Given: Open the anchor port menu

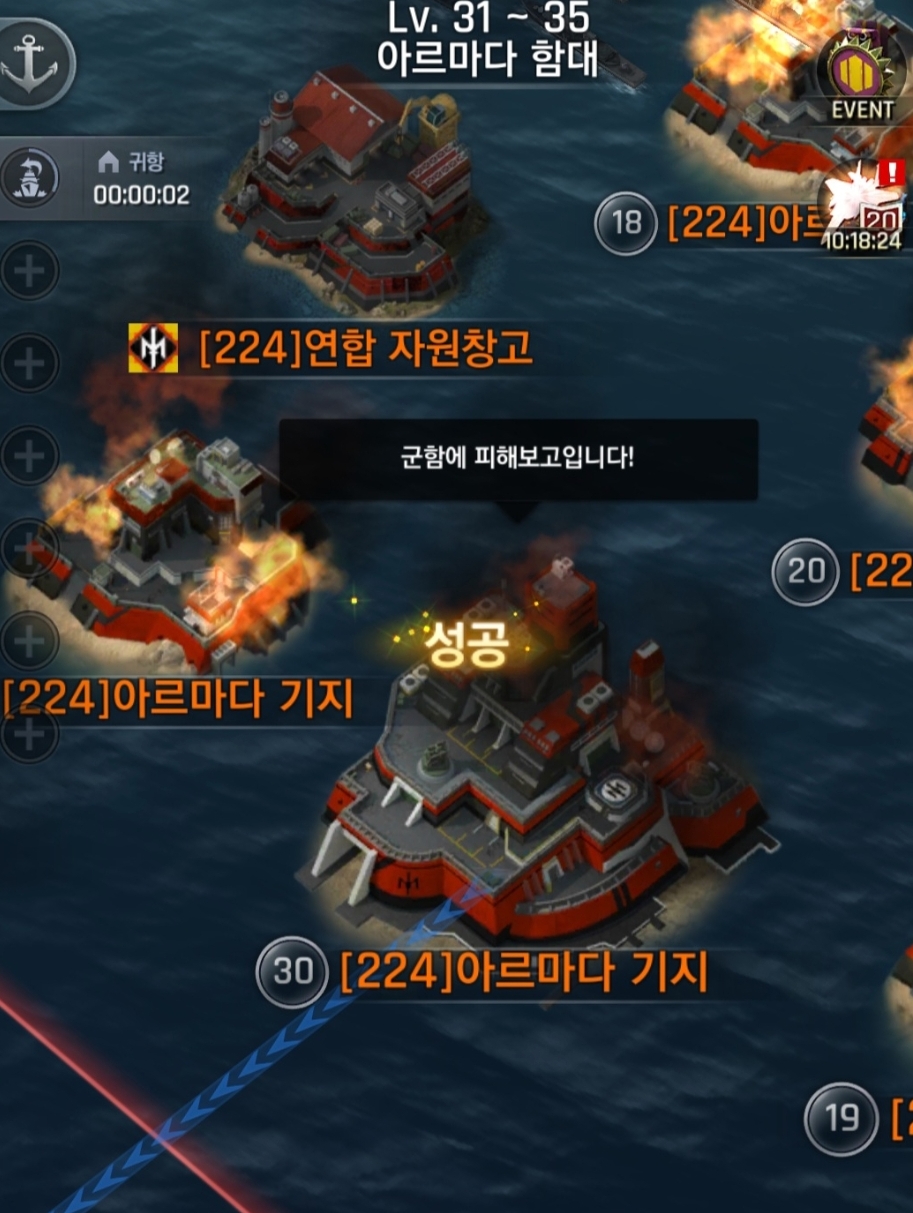Looking at the screenshot, I should pyautogui.click(x=34, y=62).
